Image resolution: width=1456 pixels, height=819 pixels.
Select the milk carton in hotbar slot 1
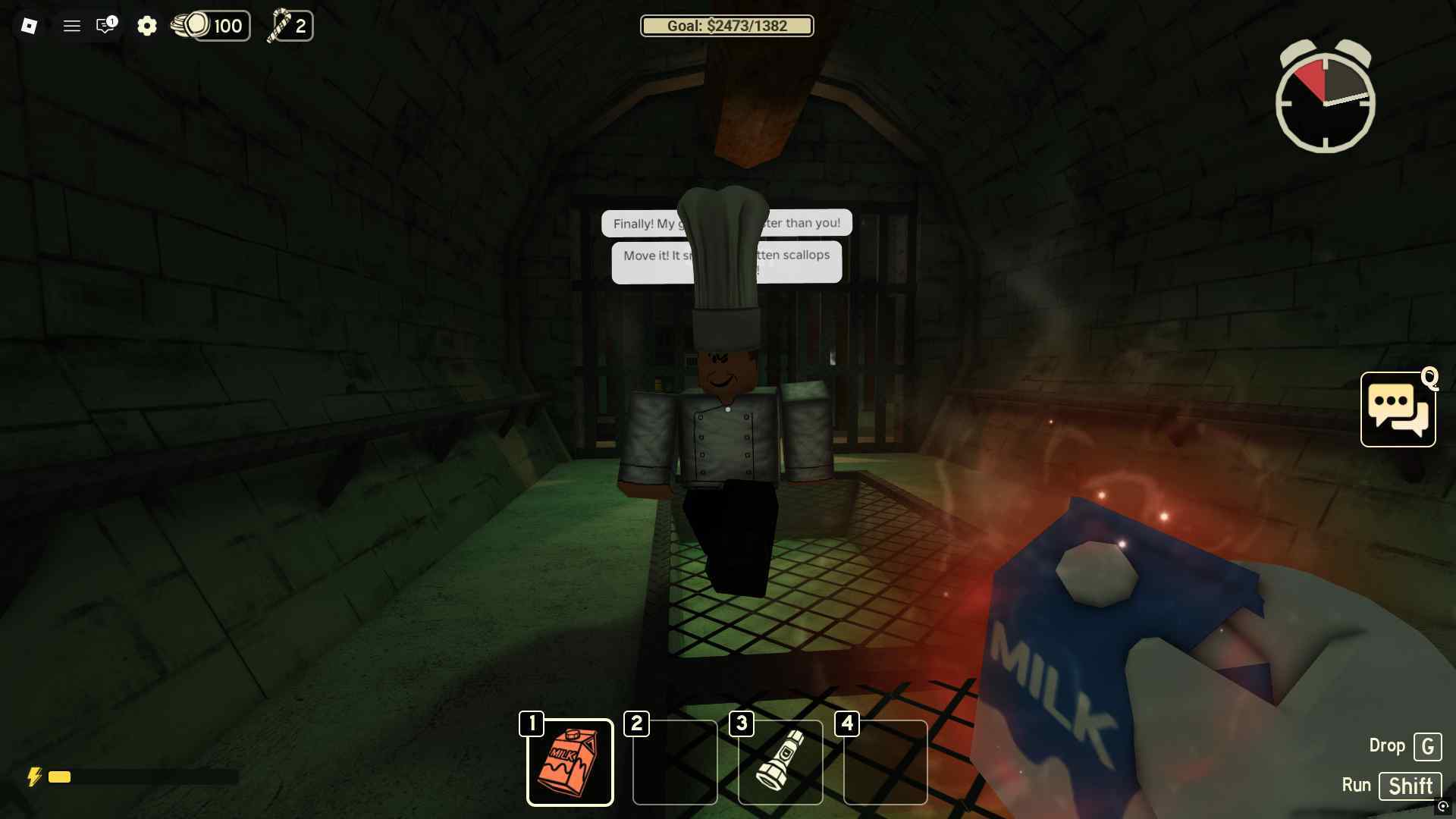(x=570, y=761)
